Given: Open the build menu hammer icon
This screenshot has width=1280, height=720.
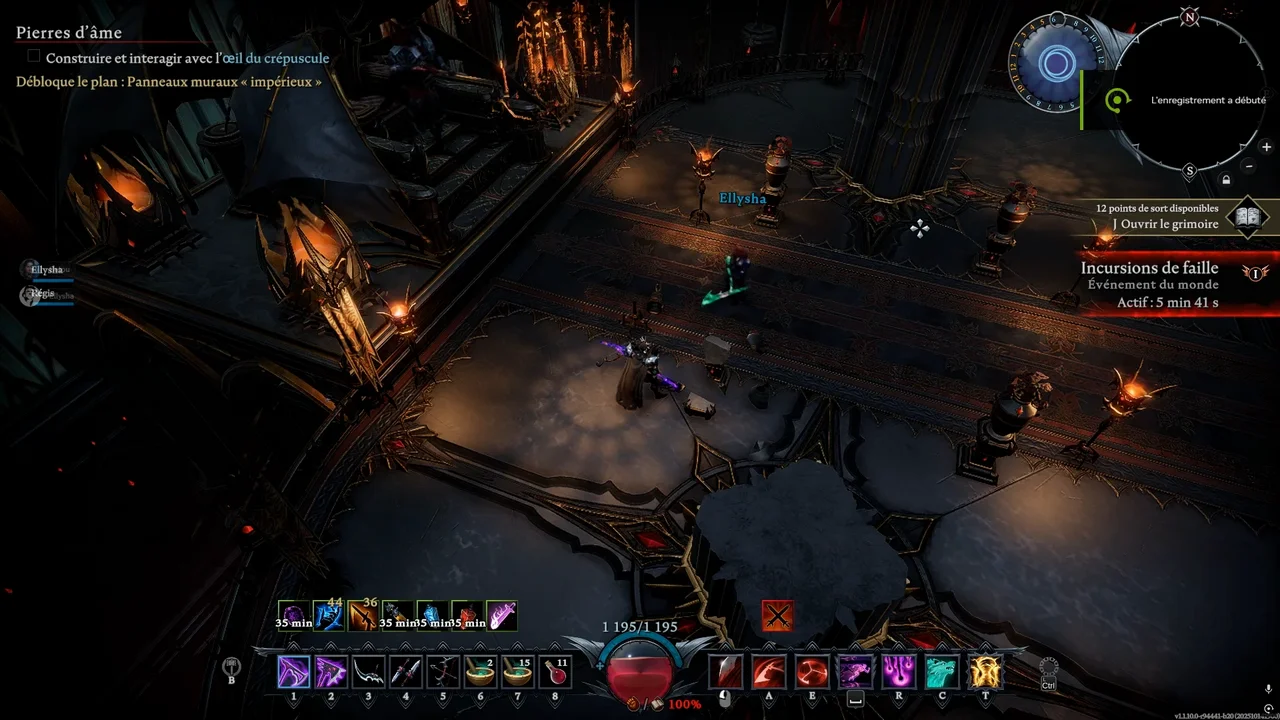Looking at the screenshot, I should click(x=232, y=666).
